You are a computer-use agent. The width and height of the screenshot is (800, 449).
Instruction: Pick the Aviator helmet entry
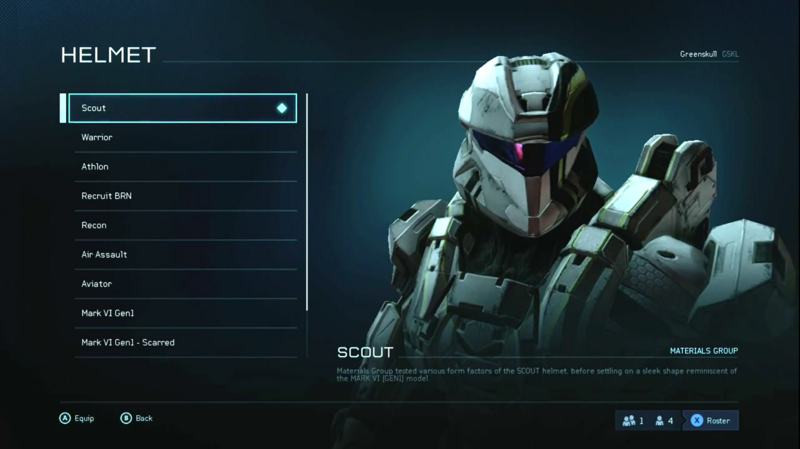coord(180,284)
